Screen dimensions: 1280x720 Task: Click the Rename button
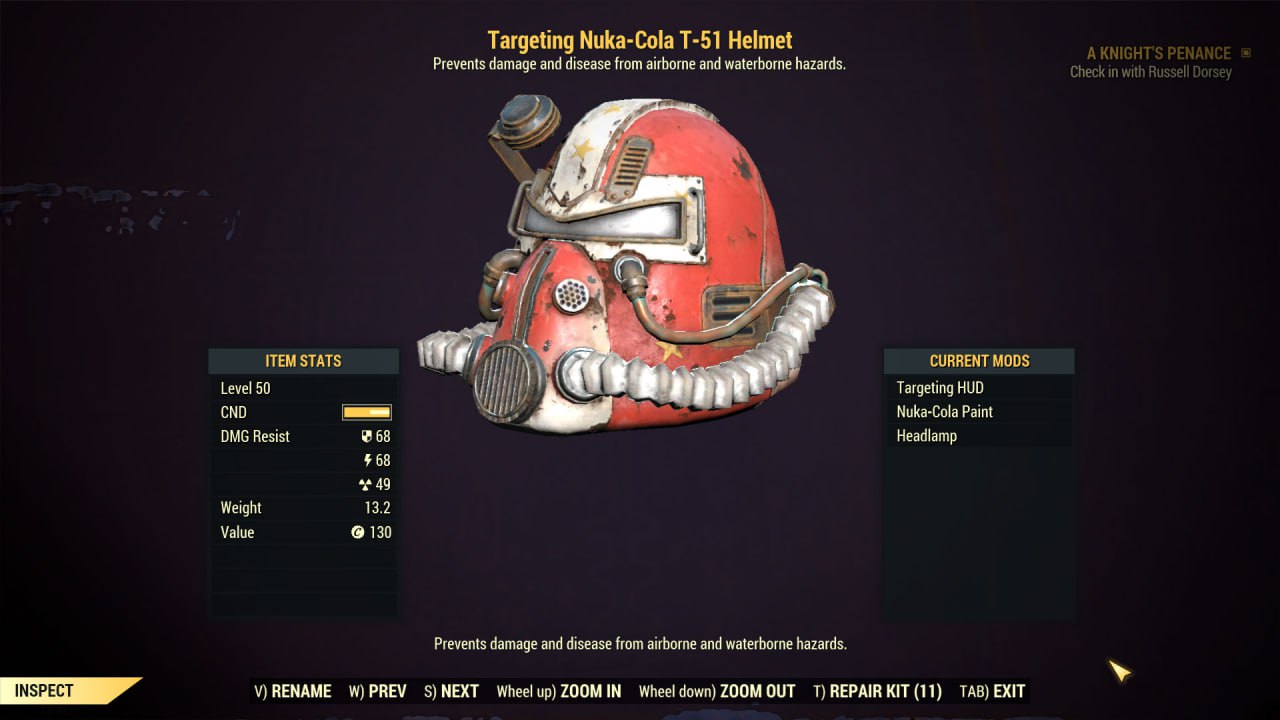293,691
